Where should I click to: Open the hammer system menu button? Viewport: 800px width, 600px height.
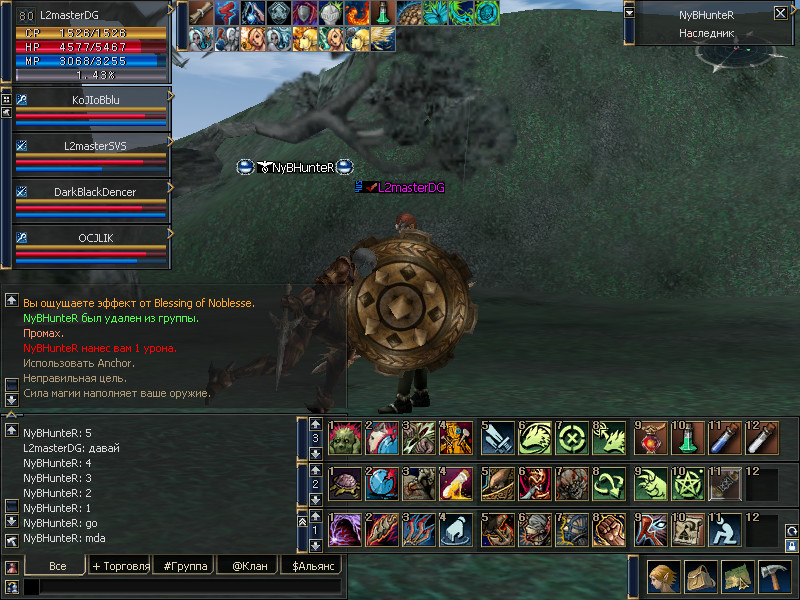tap(774, 578)
